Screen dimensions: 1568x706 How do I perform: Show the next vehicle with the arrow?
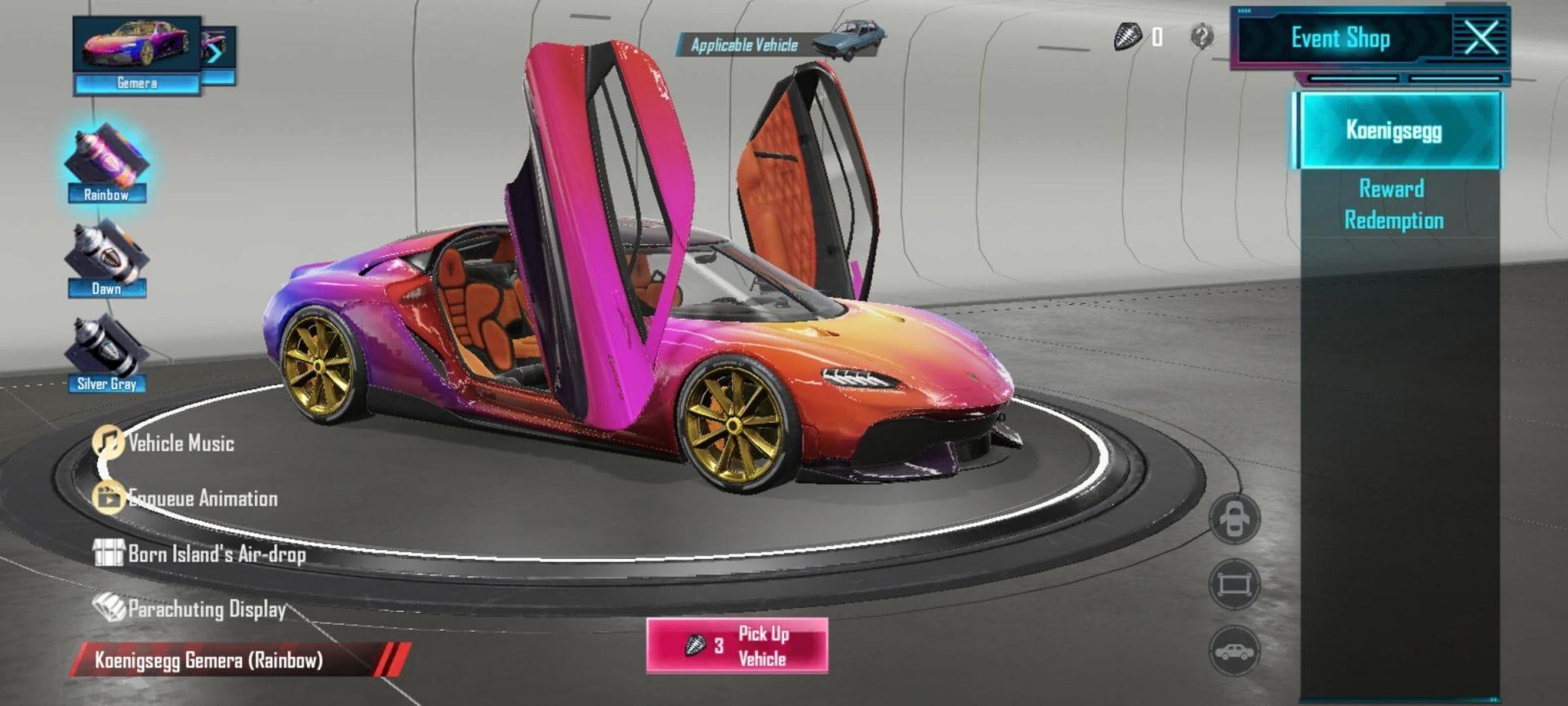(x=217, y=52)
